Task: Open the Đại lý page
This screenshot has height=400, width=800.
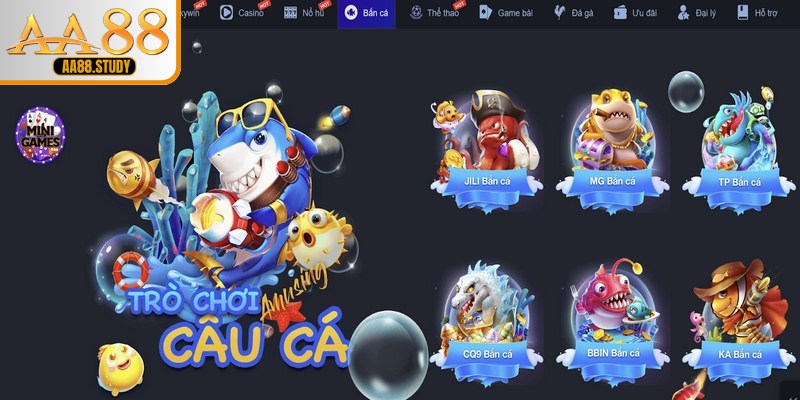Action: pos(698,13)
